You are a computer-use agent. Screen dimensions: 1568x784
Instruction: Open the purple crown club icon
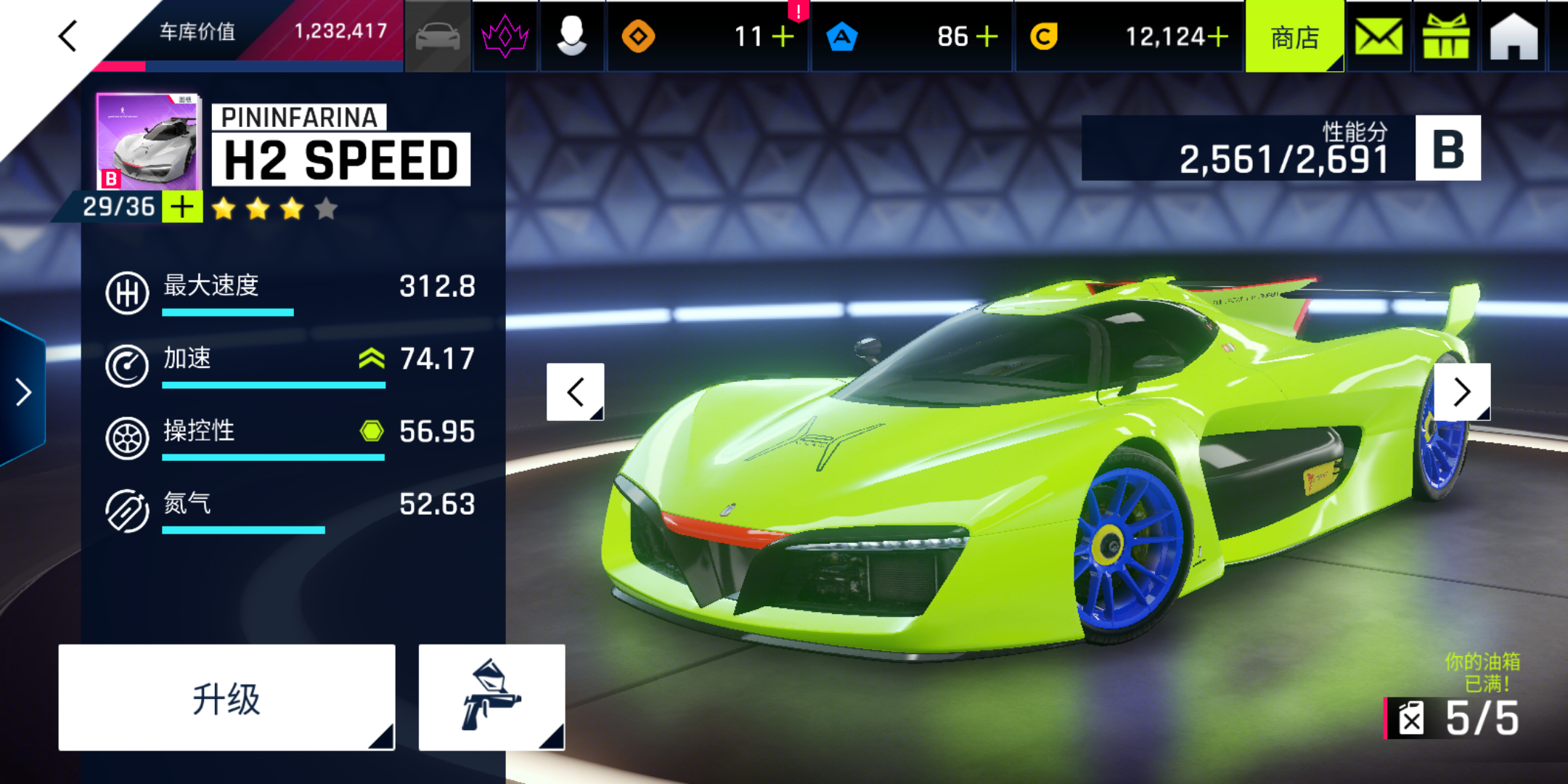tap(505, 36)
